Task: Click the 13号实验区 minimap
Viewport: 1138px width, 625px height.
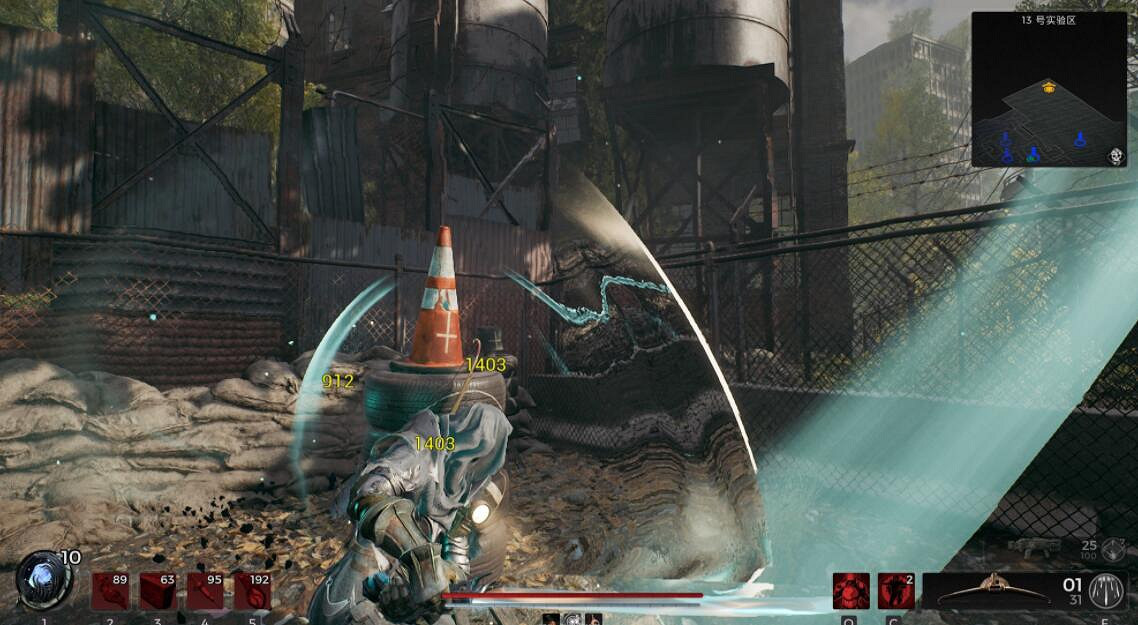Action: pyautogui.click(x=1049, y=90)
